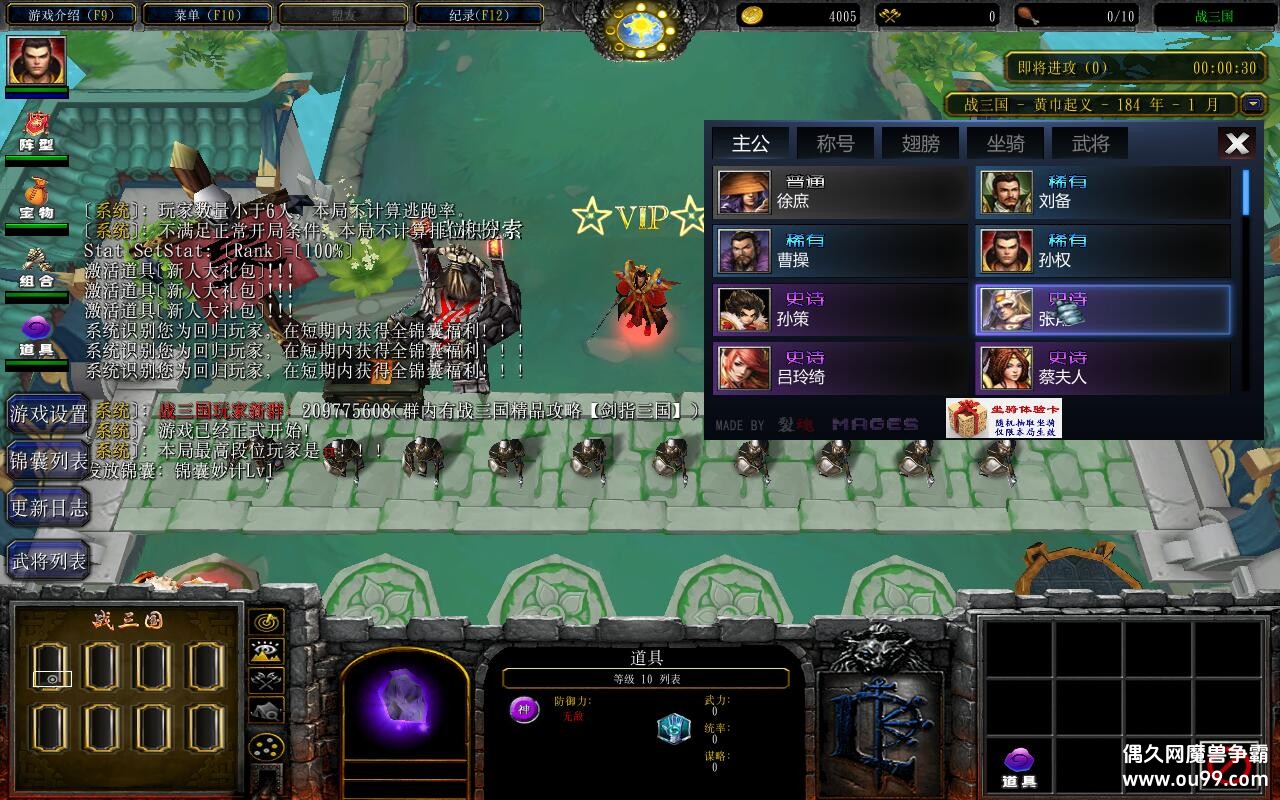Switch to the 称号 tab
The height and width of the screenshot is (800, 1280).
pos(835,143)
